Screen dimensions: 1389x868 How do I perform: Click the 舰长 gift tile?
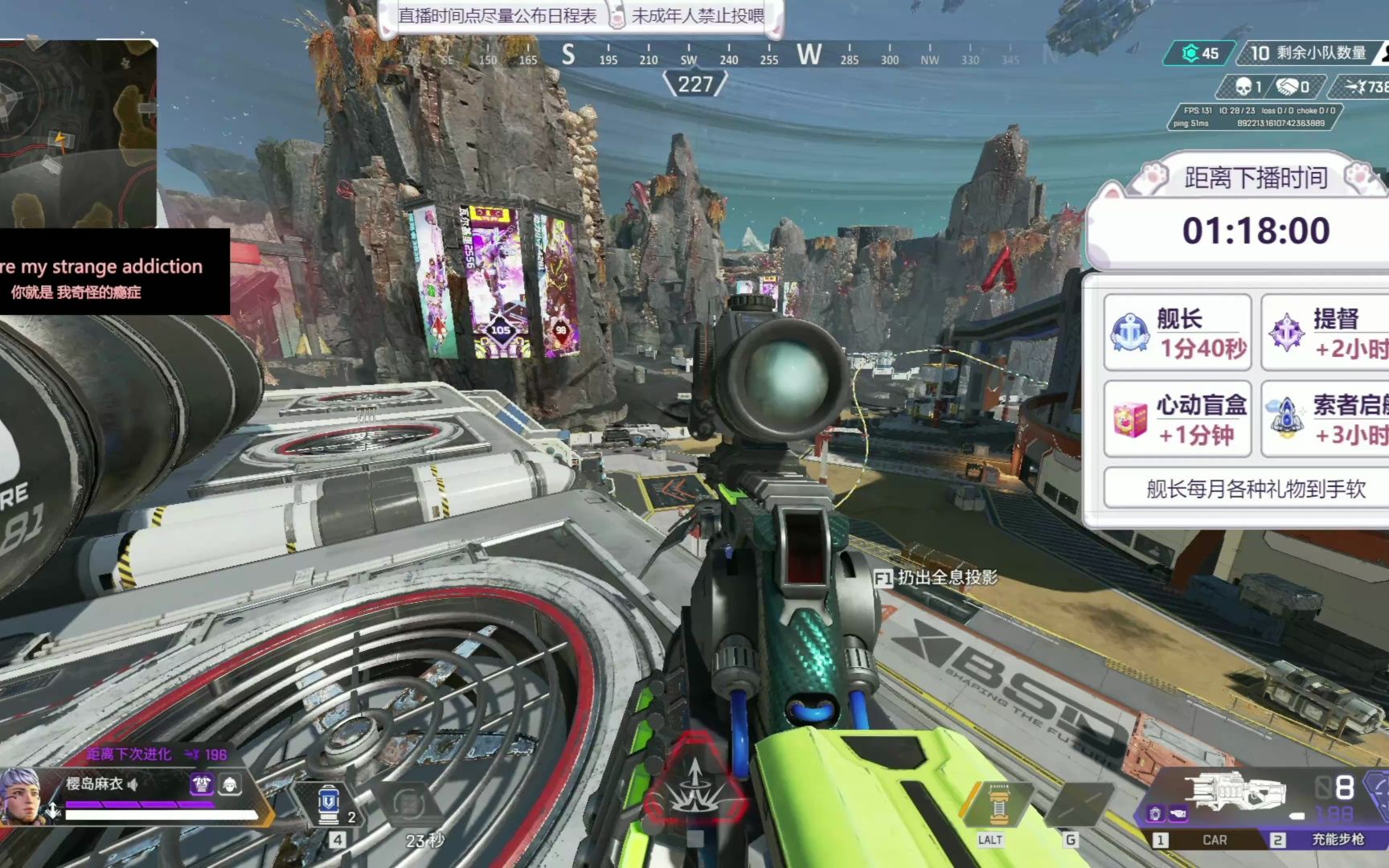(x=1178, y=333)
